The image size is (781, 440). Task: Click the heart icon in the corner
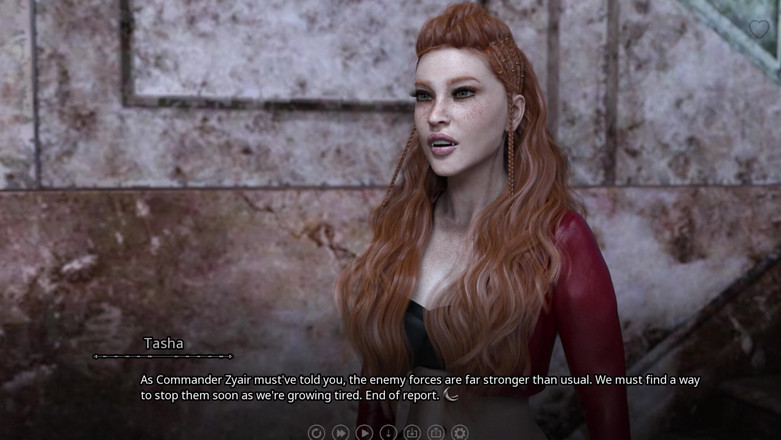click(760, 29)
